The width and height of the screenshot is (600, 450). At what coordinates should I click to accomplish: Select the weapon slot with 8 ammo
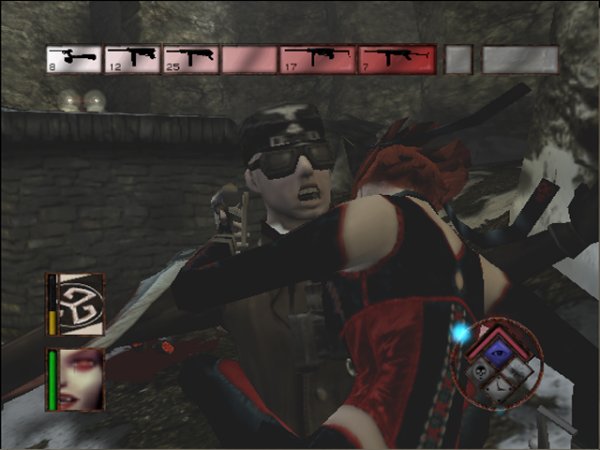click(73, 59)
